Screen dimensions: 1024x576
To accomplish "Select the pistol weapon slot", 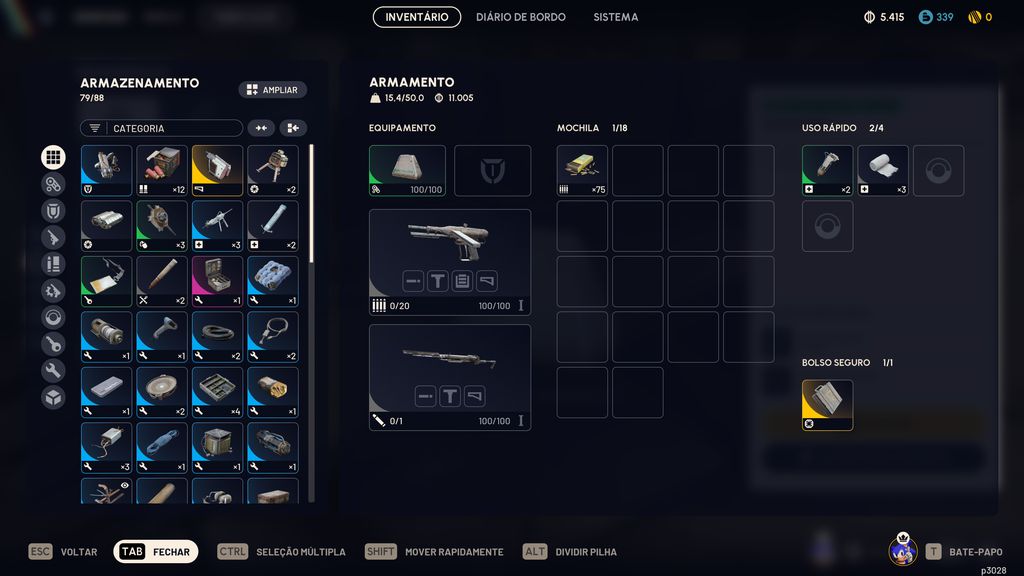I will point(449,261).
